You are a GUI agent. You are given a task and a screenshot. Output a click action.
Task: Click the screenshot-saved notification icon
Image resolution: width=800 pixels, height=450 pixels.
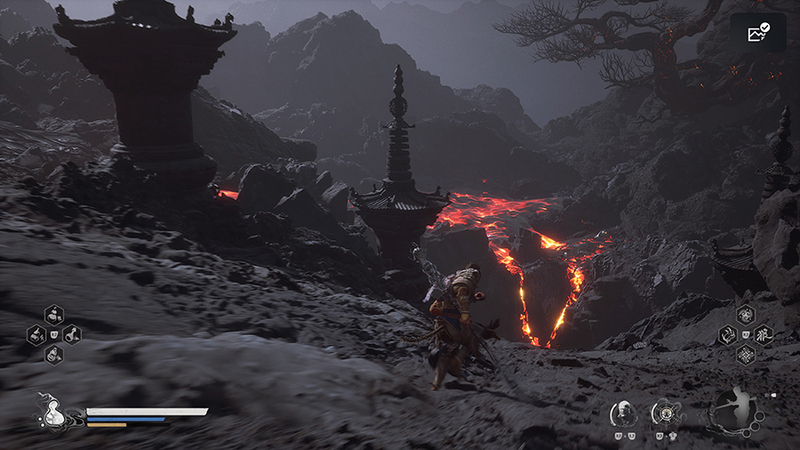coord(757,33)
